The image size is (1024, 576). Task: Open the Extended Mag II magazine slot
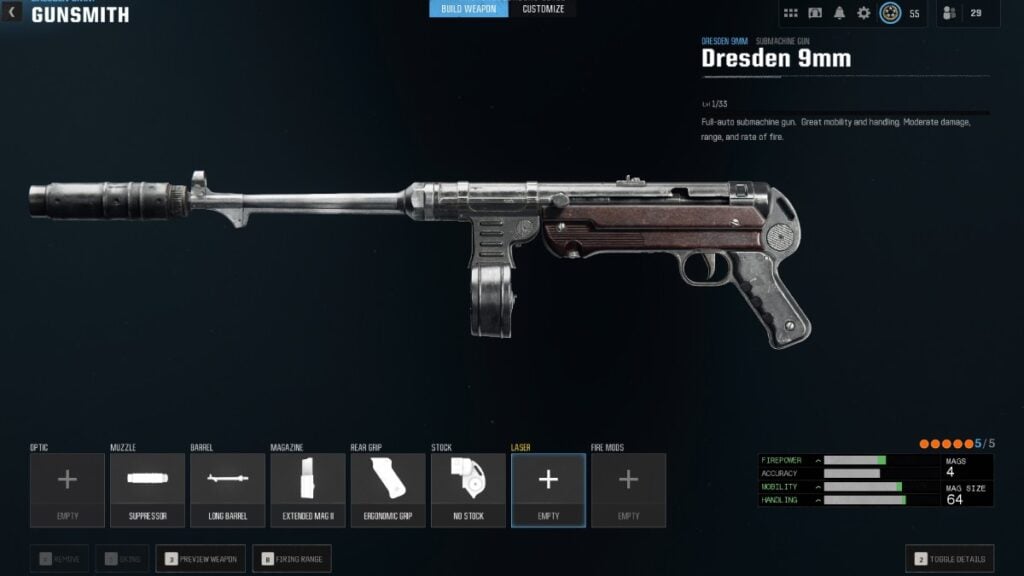click(307, 489)
